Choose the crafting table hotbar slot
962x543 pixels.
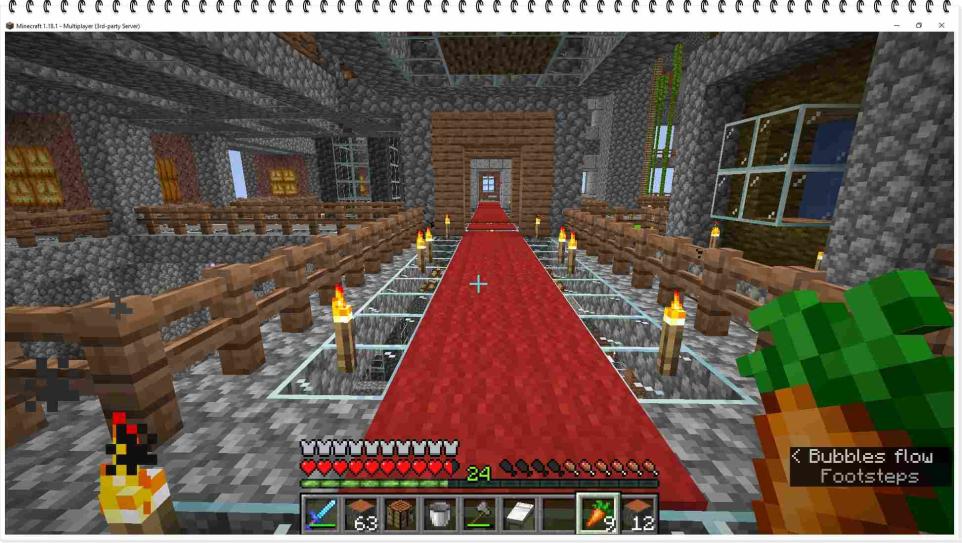tap(399, 514)
